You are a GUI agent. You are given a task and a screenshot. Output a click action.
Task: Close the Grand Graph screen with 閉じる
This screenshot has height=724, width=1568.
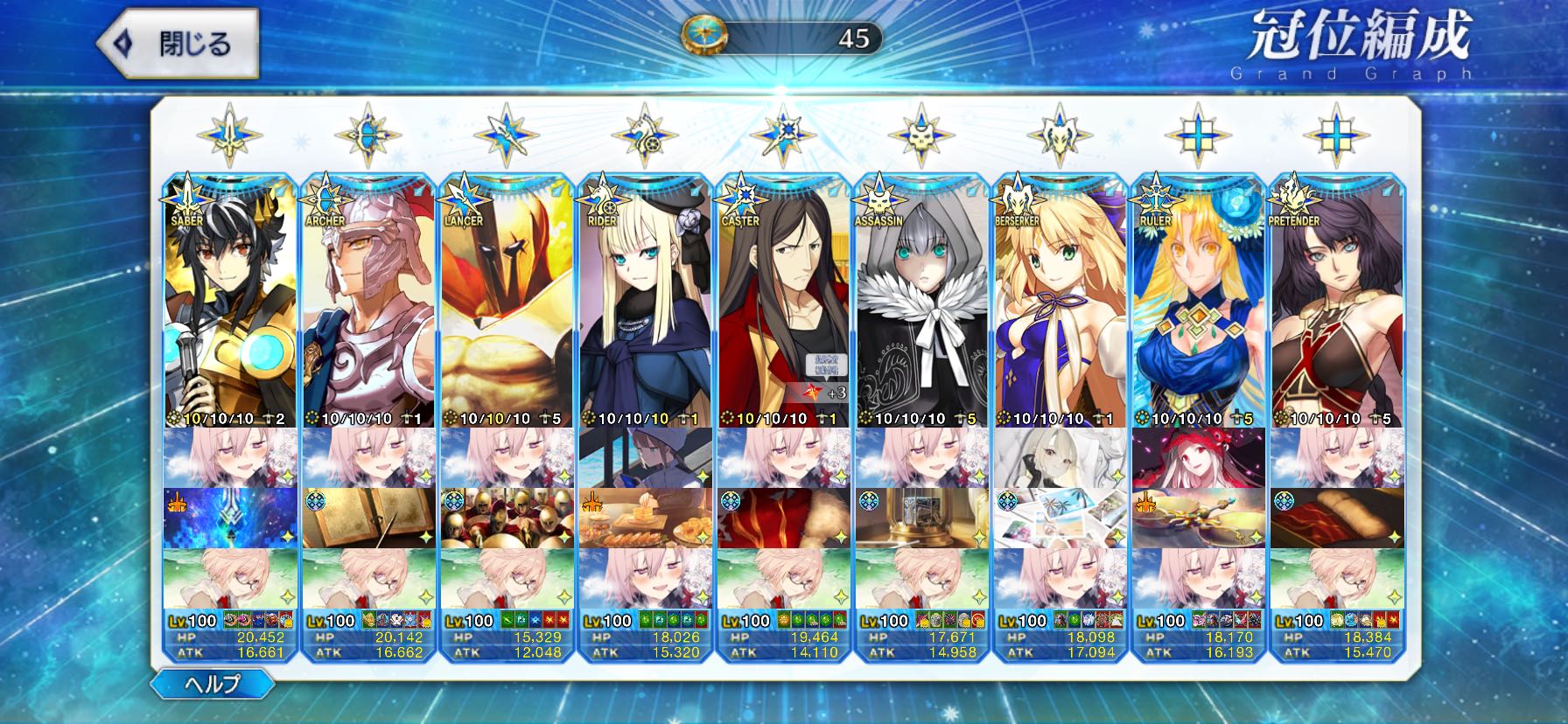[x=179, y=44]
